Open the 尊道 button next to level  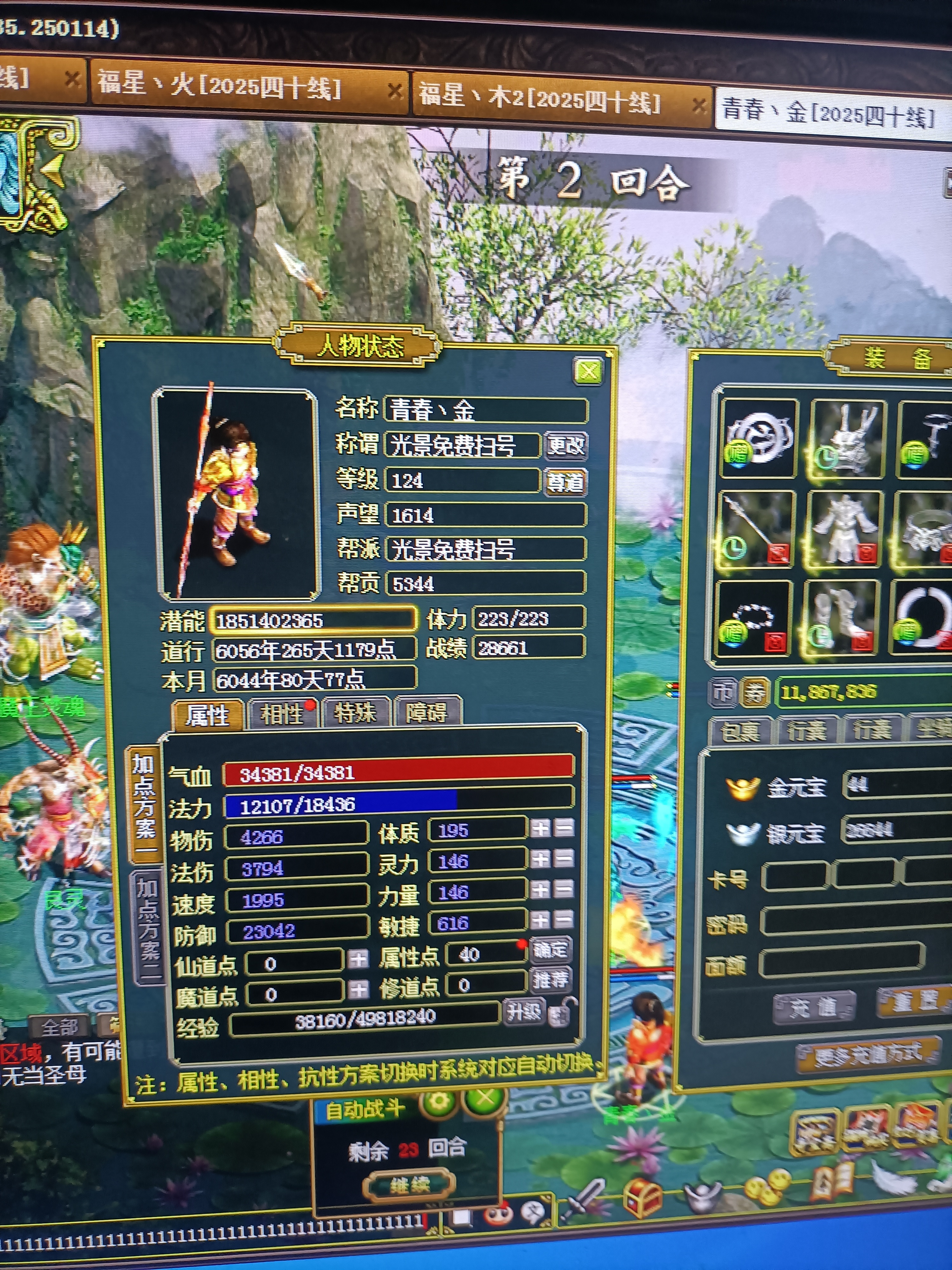coord(565,481)
